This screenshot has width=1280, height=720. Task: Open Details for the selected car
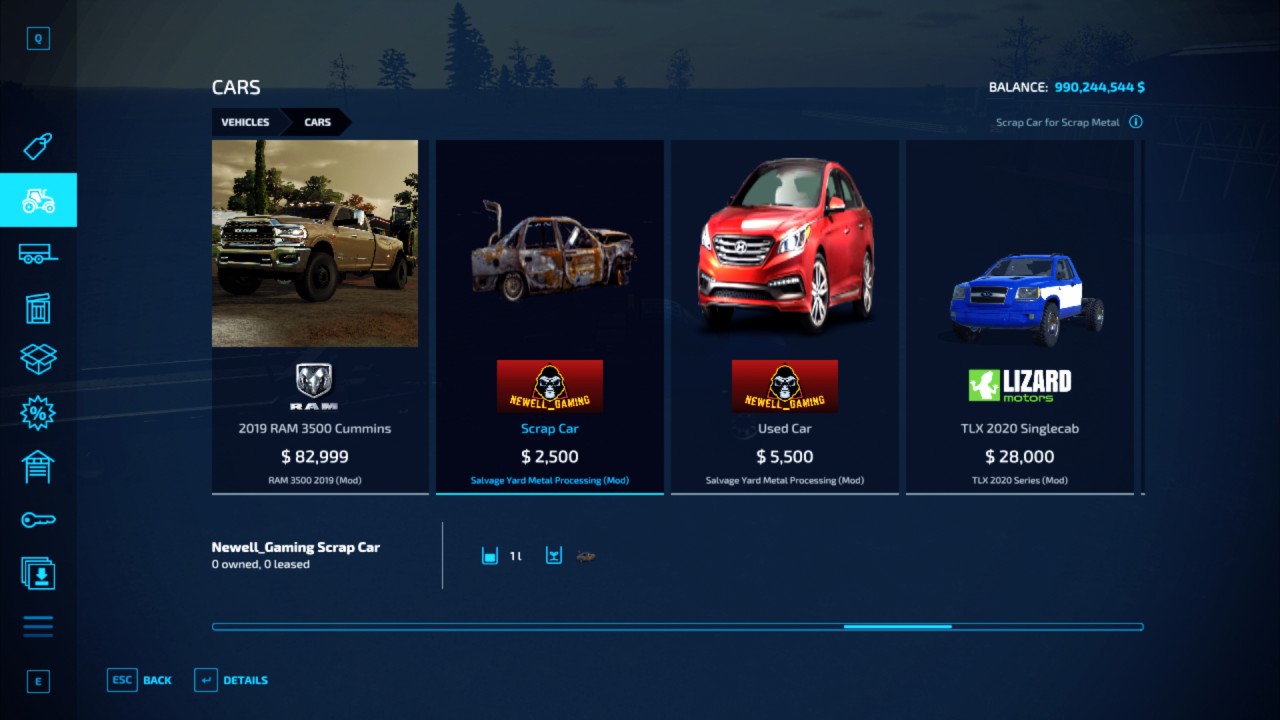(x=231, y=680)
